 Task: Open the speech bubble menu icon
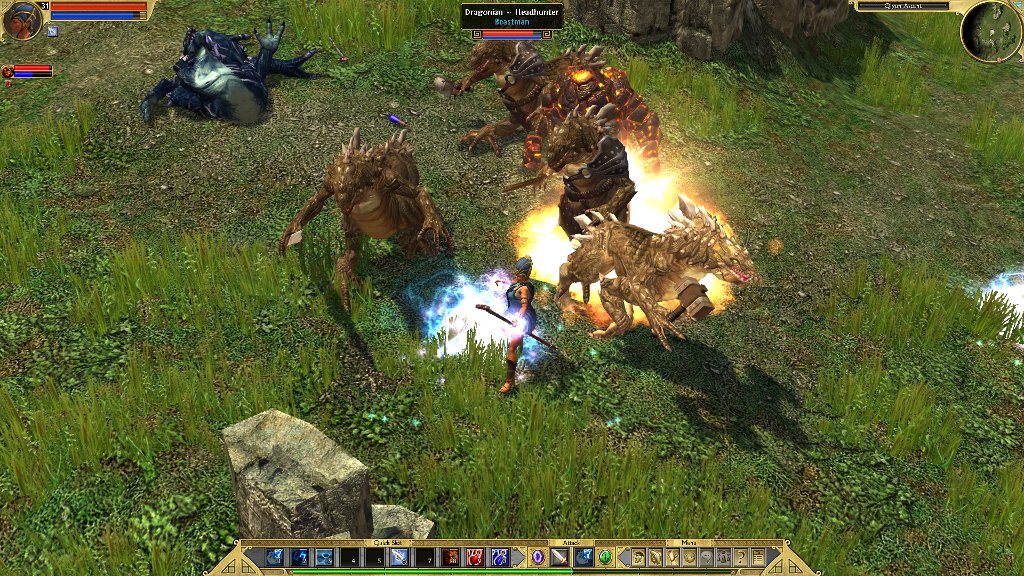706,557
